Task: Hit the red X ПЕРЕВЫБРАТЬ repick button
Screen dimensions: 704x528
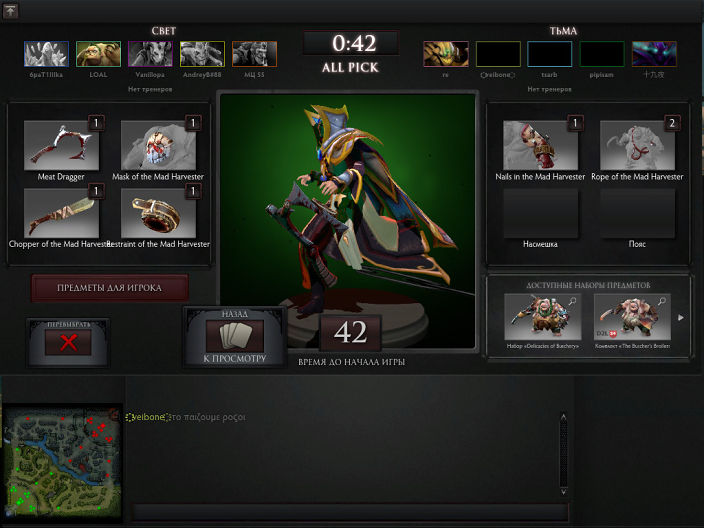Action: (69, 342)
